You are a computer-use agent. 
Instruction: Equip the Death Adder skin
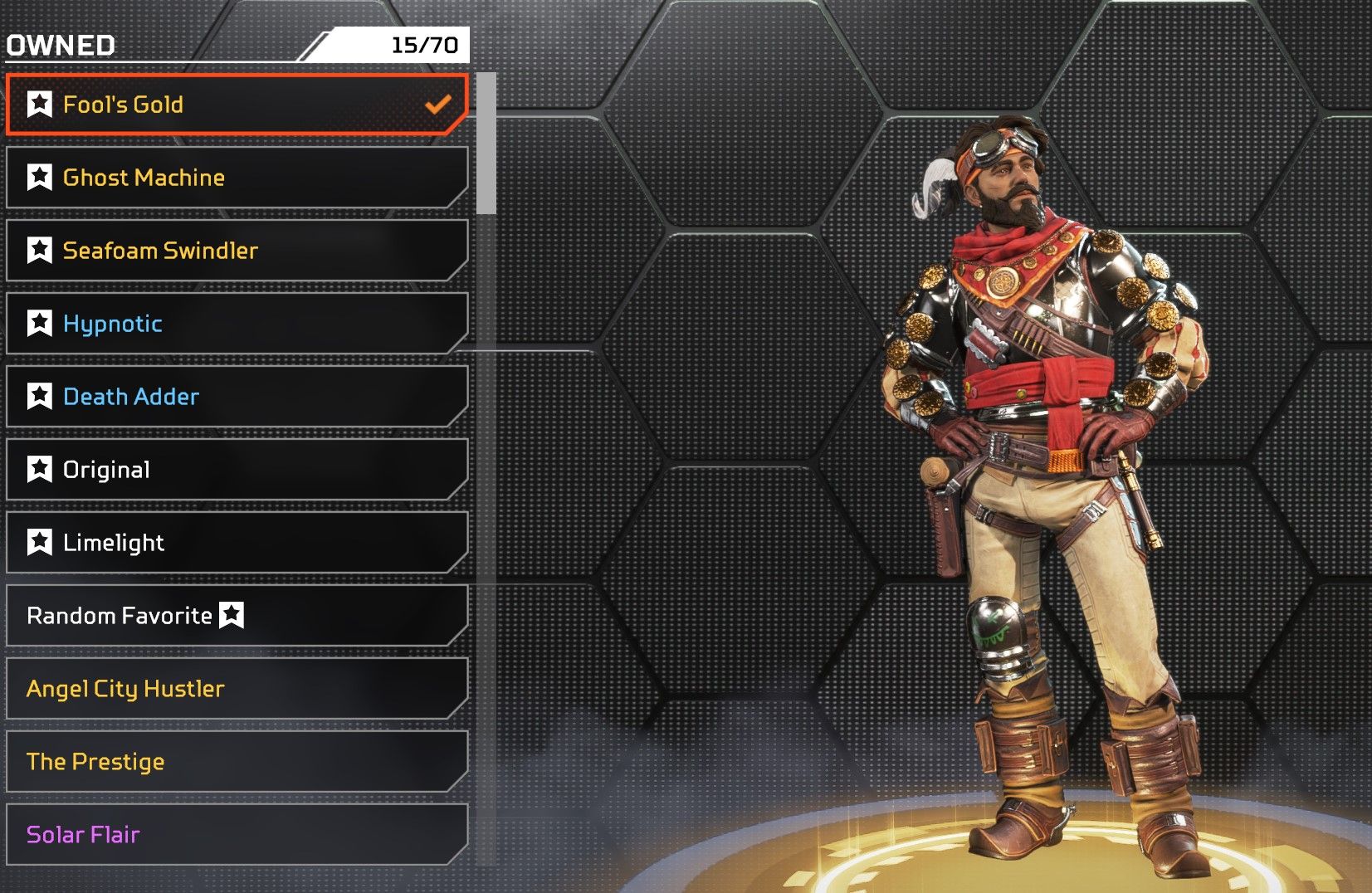[237, 397]
